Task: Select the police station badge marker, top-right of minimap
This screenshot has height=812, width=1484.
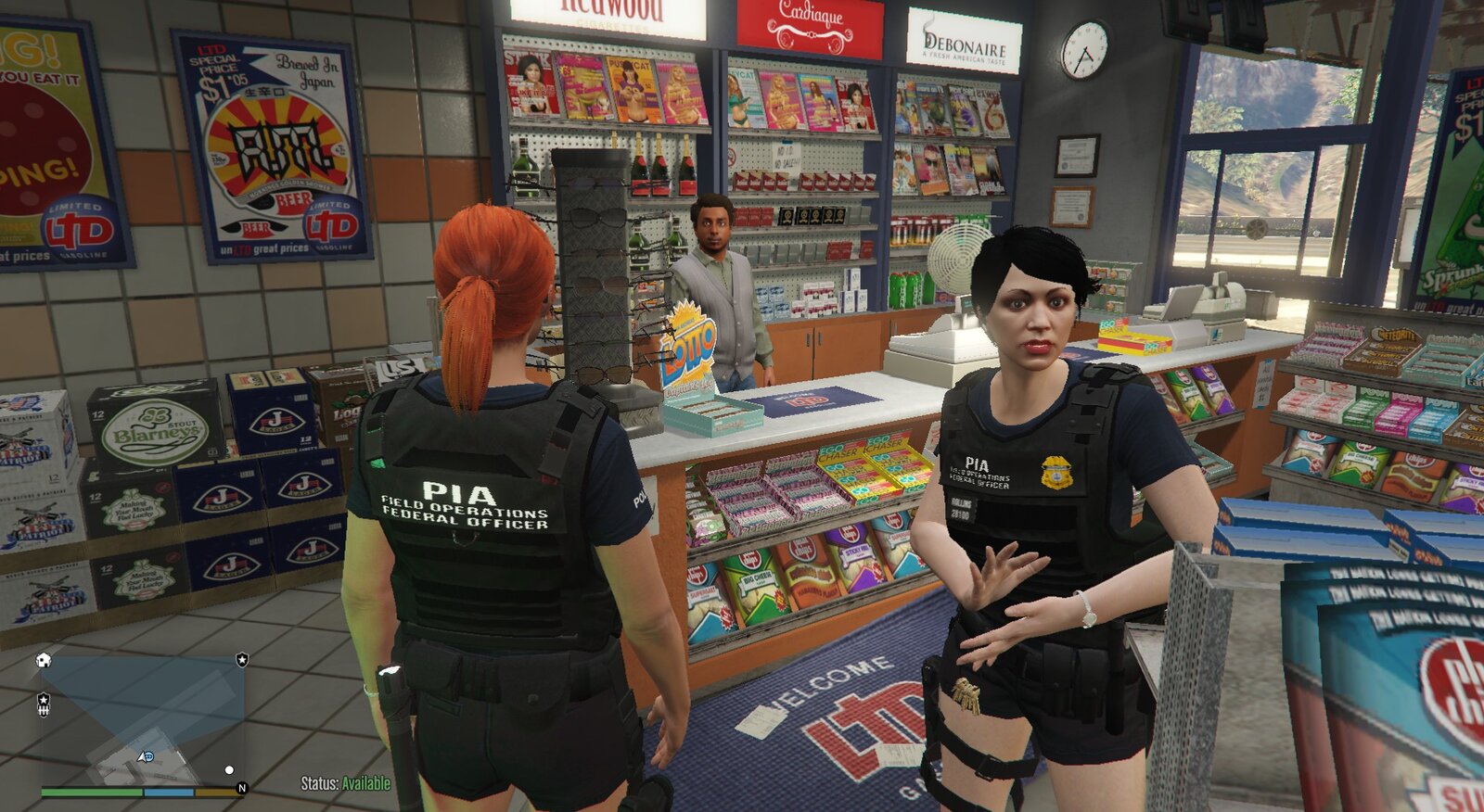Action: tap(242, 659)
